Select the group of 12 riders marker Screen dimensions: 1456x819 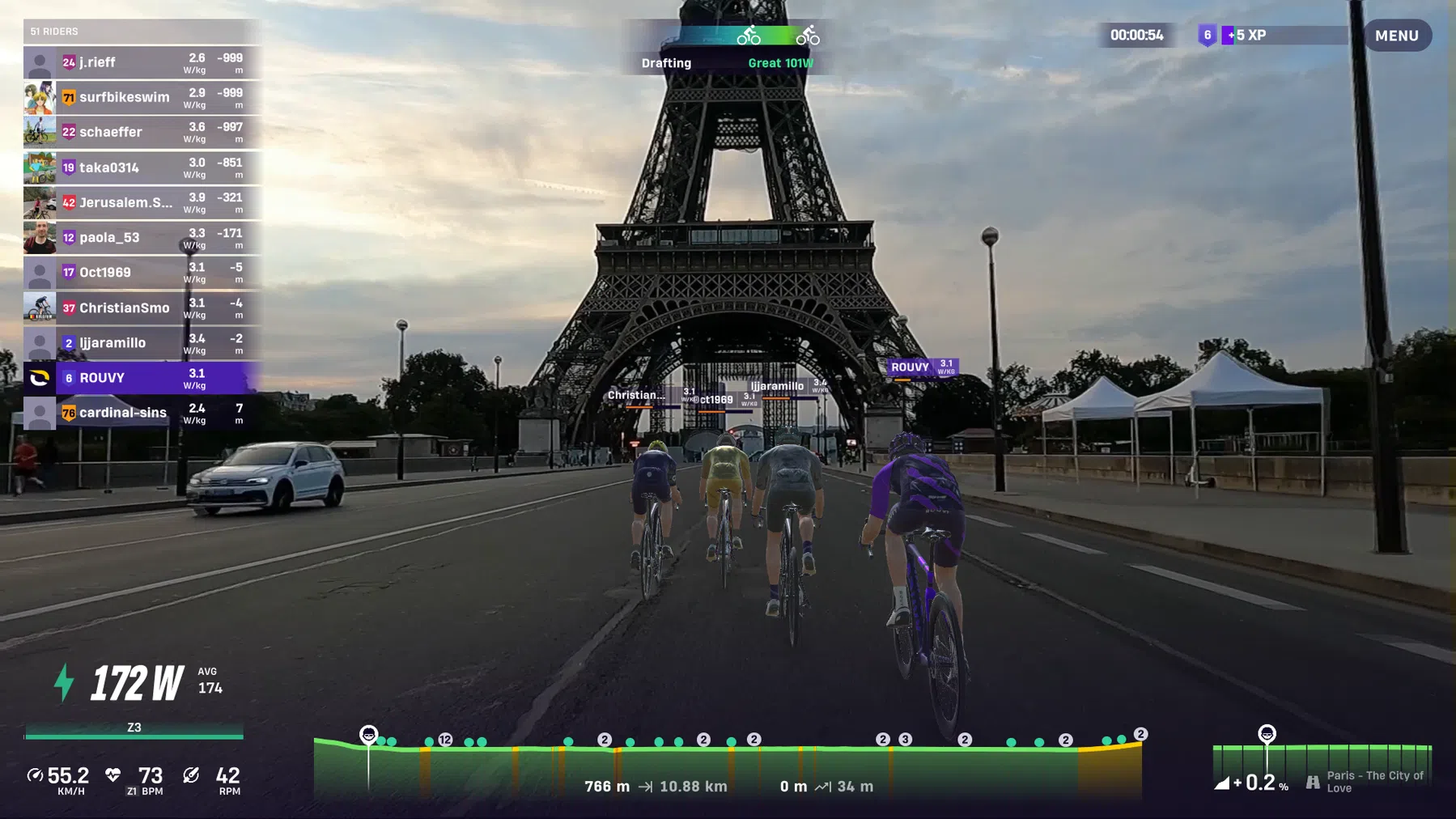point(445,740)
